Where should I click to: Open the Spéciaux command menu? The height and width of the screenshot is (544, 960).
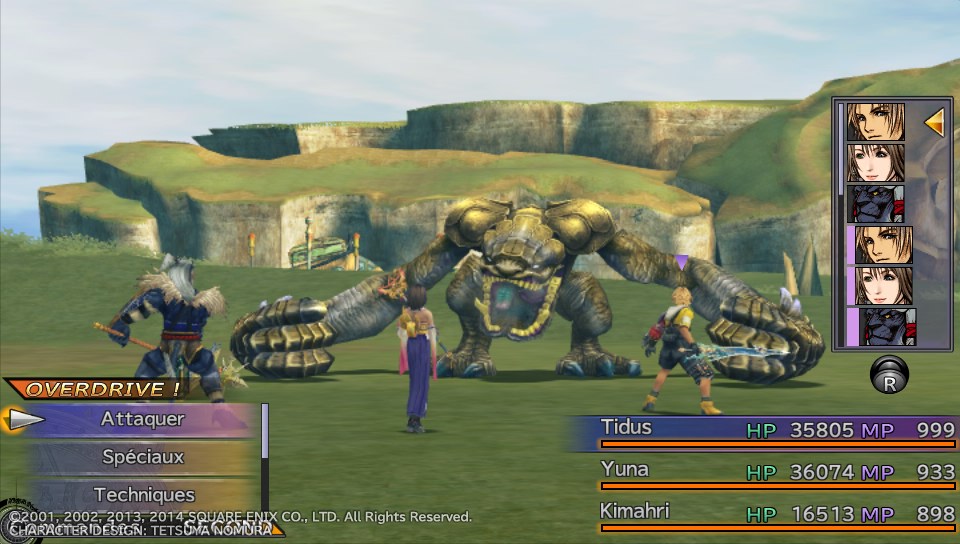pos(142,457)
